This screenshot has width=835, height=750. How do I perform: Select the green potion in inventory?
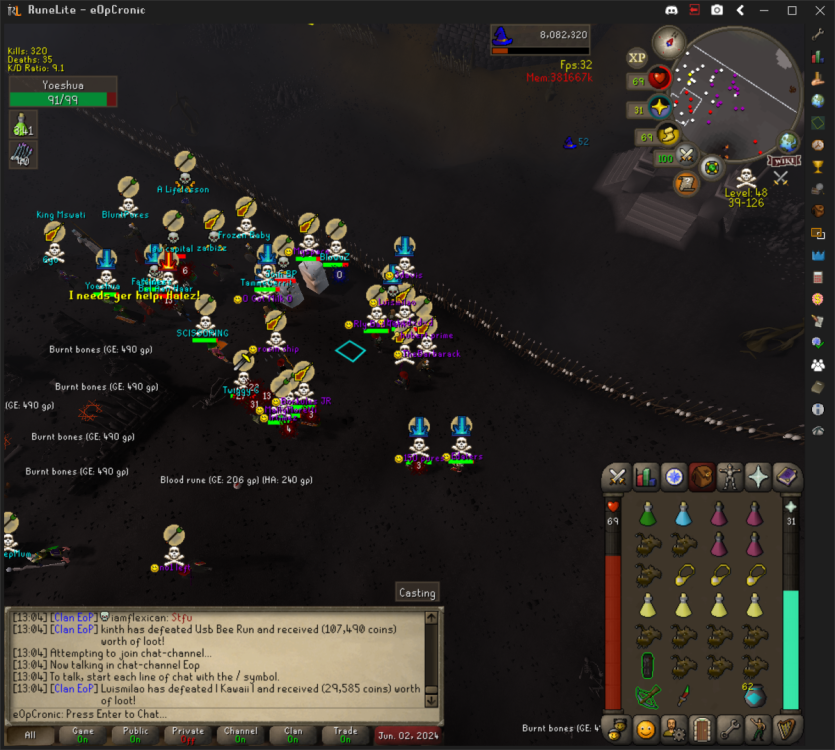tap(647, 515)
